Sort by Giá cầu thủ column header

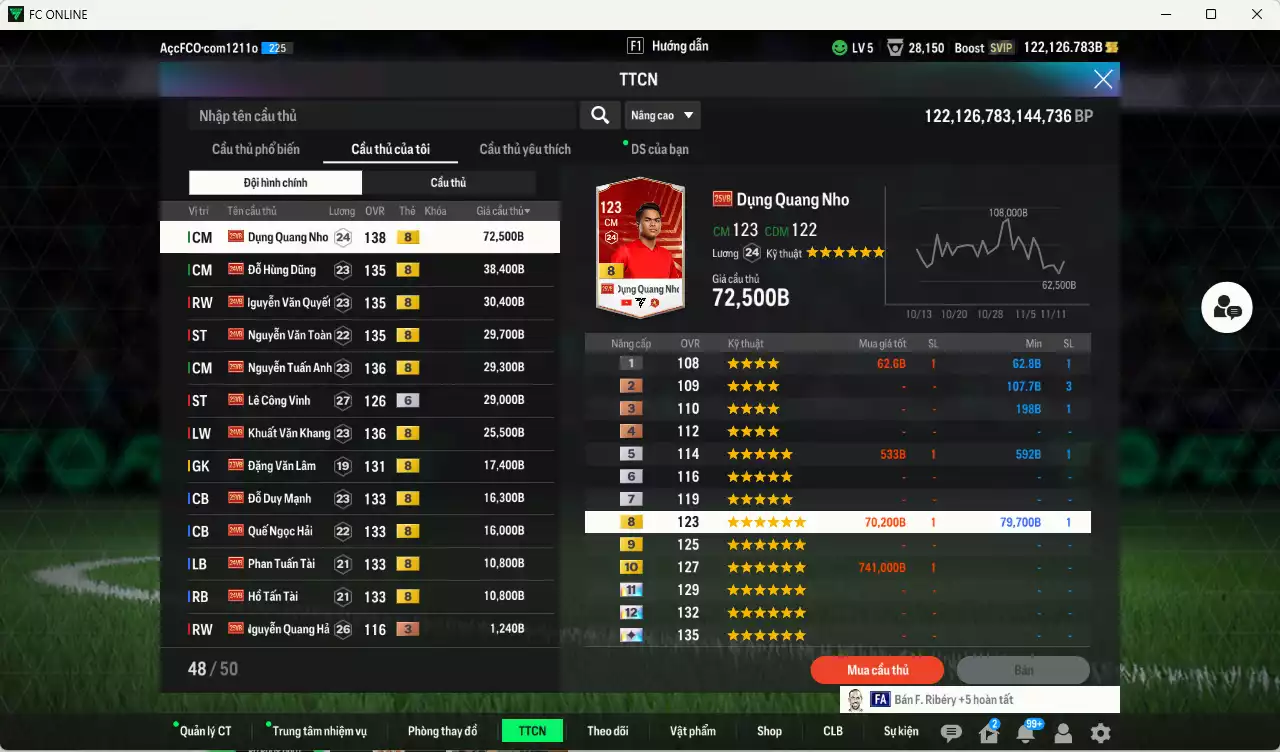click(503, 211)
